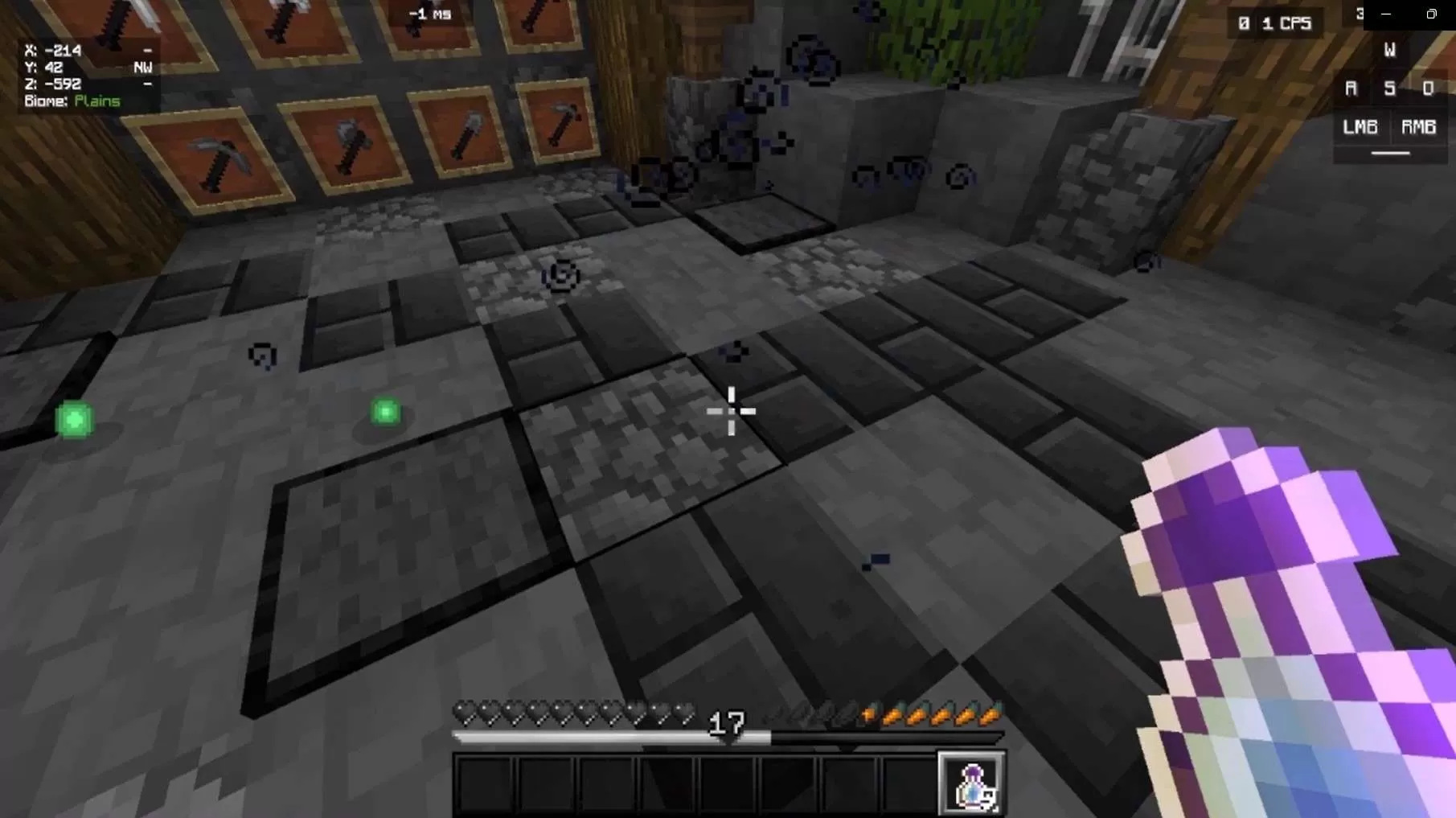This screenshot has width=1456, height=818.
Task: Toggle the W key indicator
Action: (x=1388, y=50)
